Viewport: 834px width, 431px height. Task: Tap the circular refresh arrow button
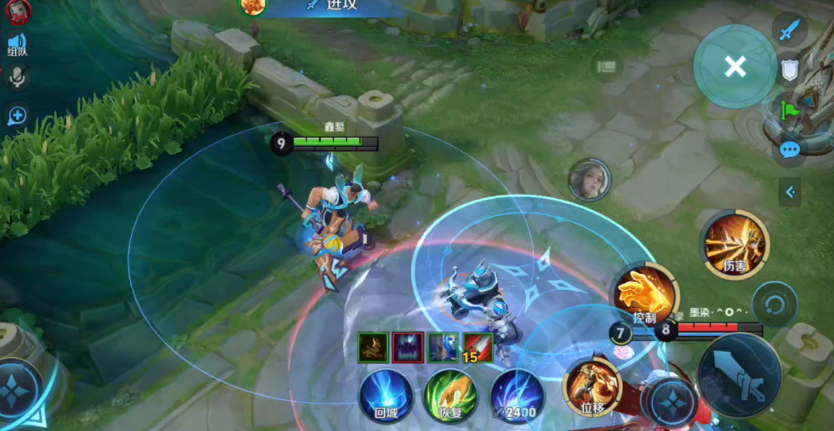coord(774,301)
